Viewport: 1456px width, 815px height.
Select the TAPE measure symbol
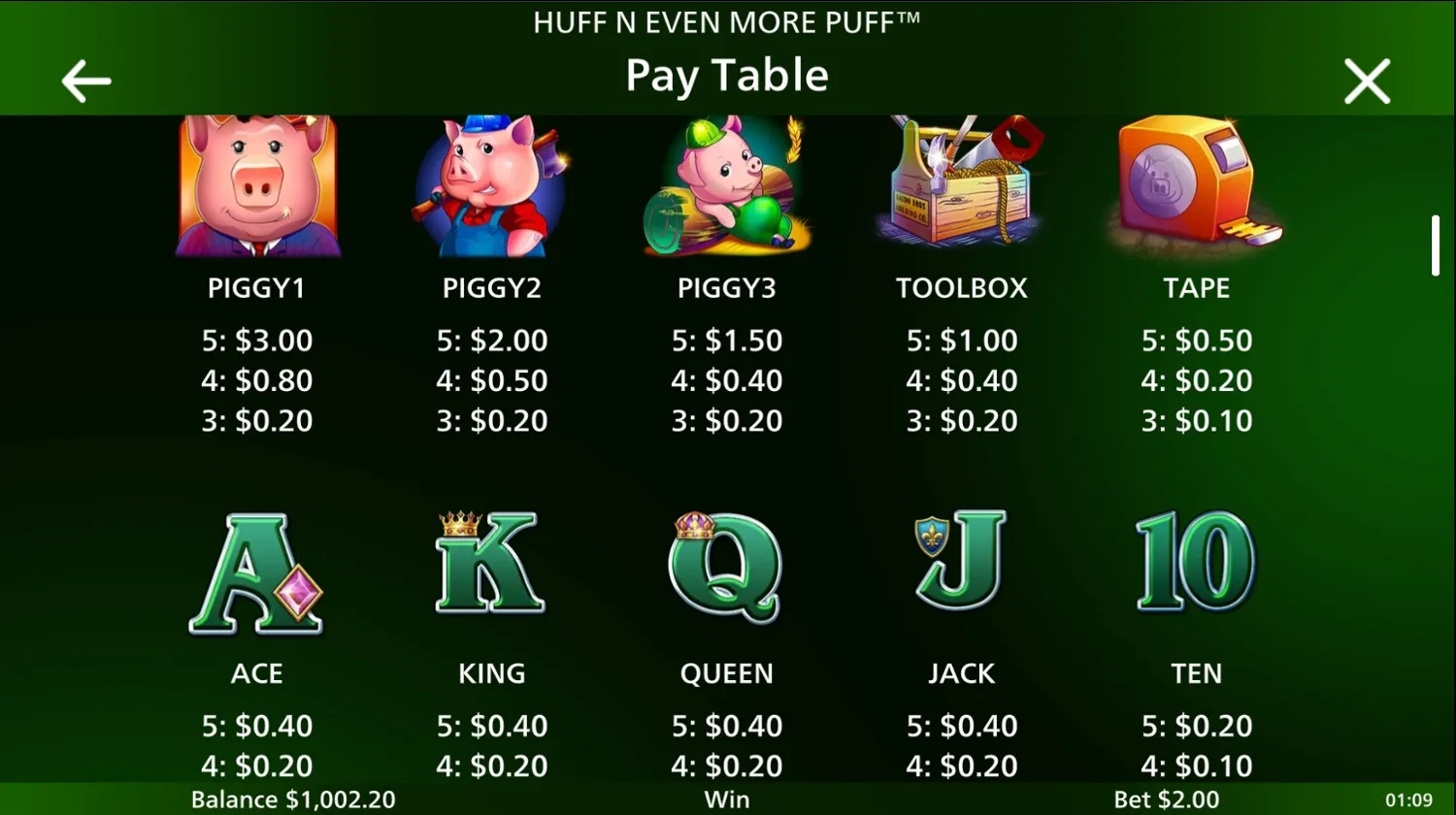(1196, 186)
